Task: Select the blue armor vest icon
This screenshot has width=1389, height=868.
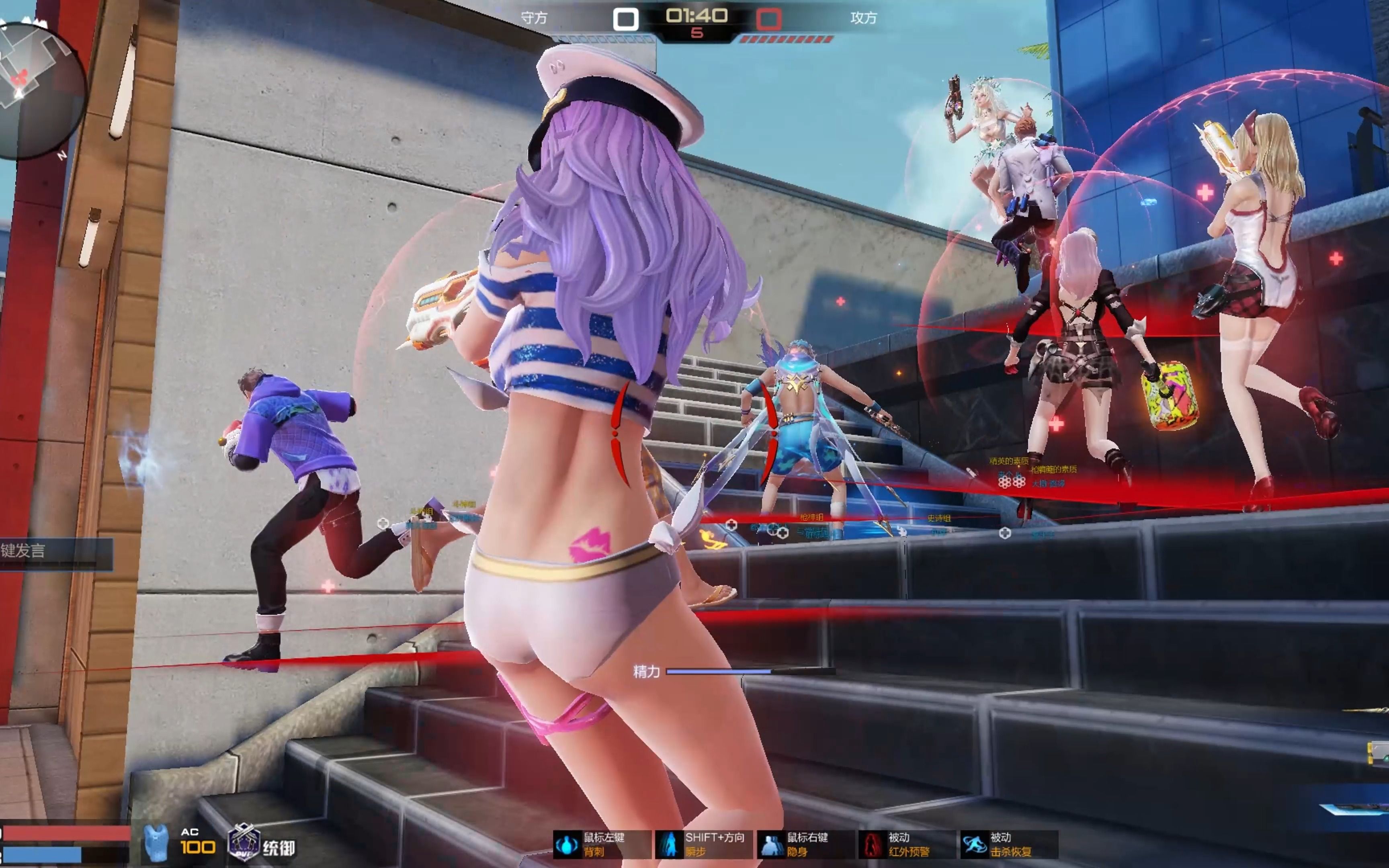Action: coord(156,843)
